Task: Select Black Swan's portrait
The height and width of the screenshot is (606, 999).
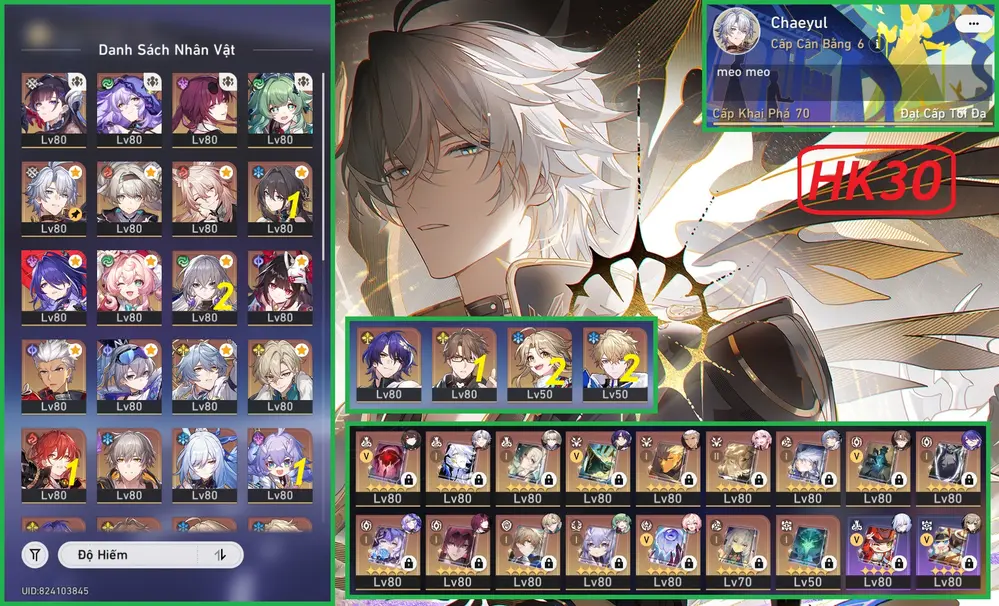Action: 128,103
